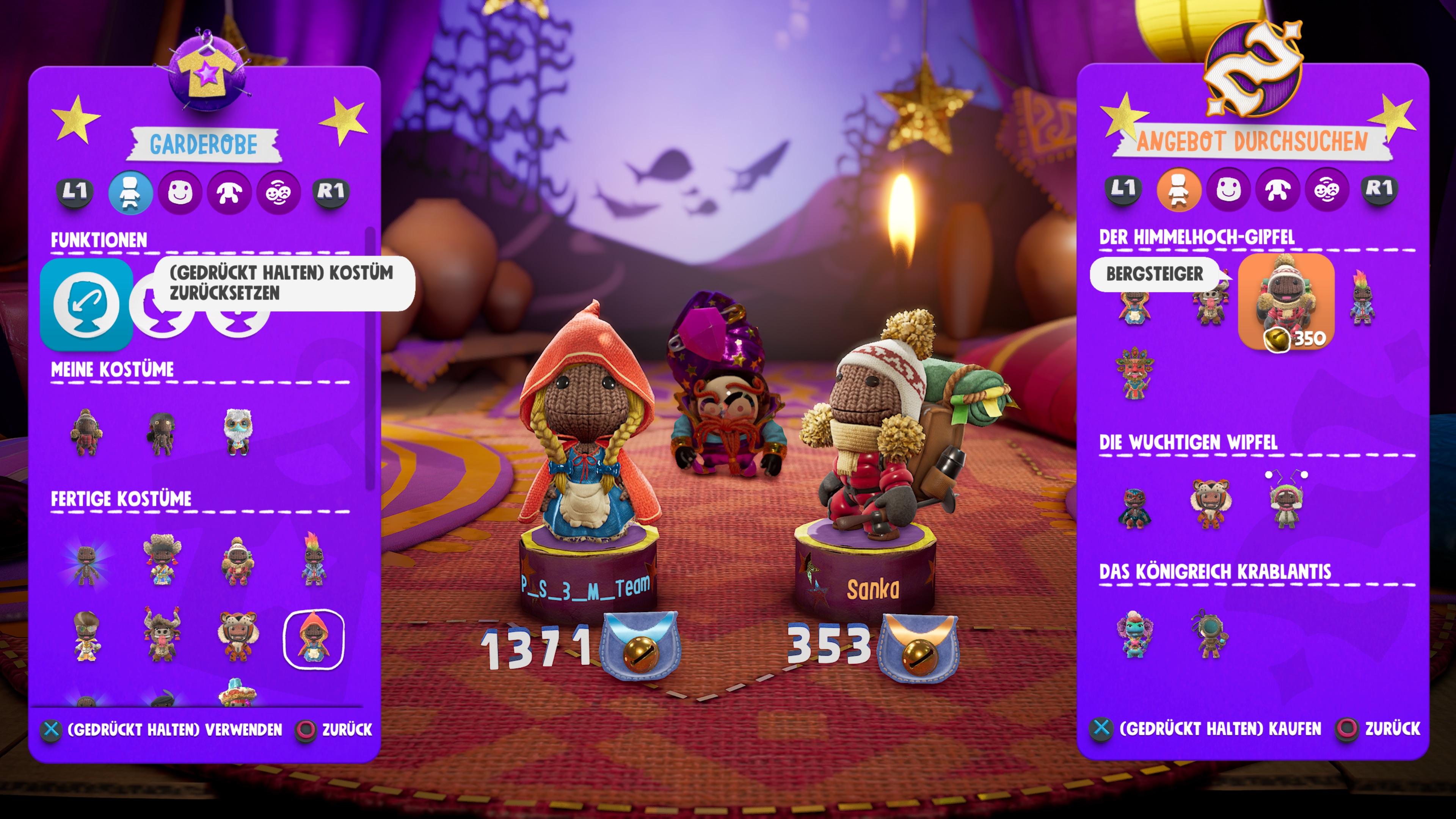Select the Bergsteiger costume costing 350 bells
1456x819 pixels.
1286,301
